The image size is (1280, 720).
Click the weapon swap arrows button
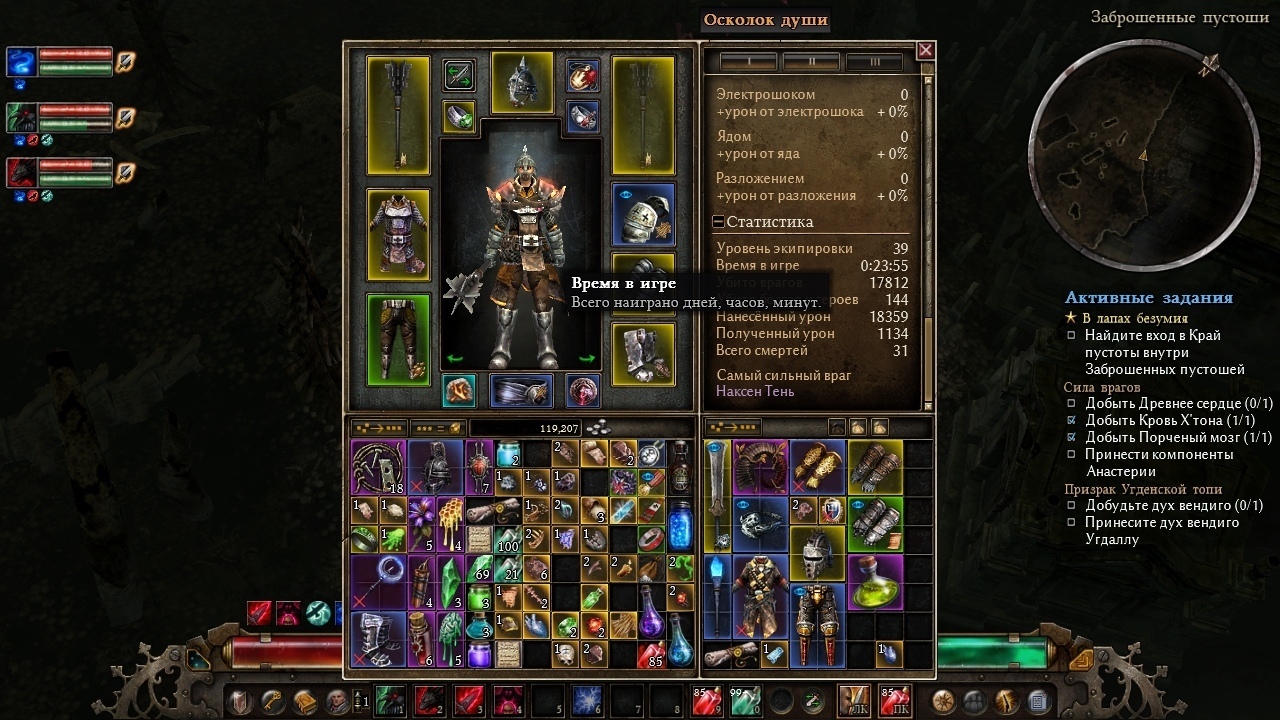(x=459, y=74)
